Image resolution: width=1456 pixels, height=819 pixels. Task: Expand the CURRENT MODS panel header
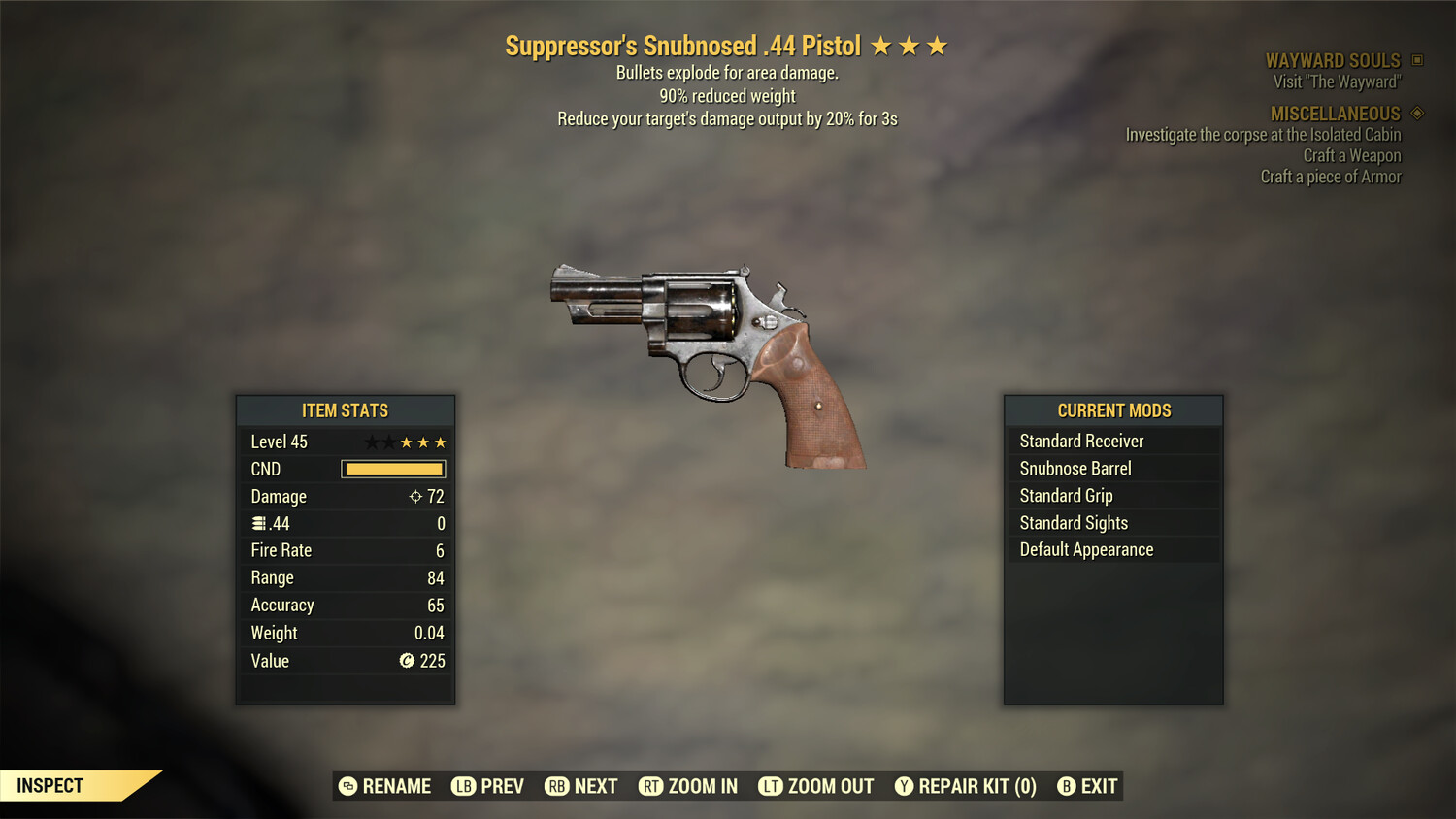coord(1113,410)
